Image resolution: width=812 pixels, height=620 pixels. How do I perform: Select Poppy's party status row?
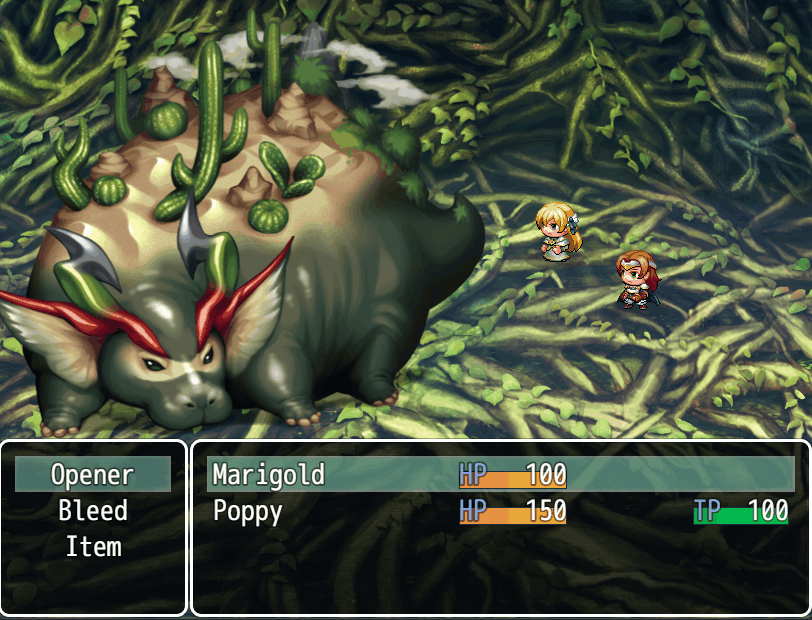click(500, 511)
